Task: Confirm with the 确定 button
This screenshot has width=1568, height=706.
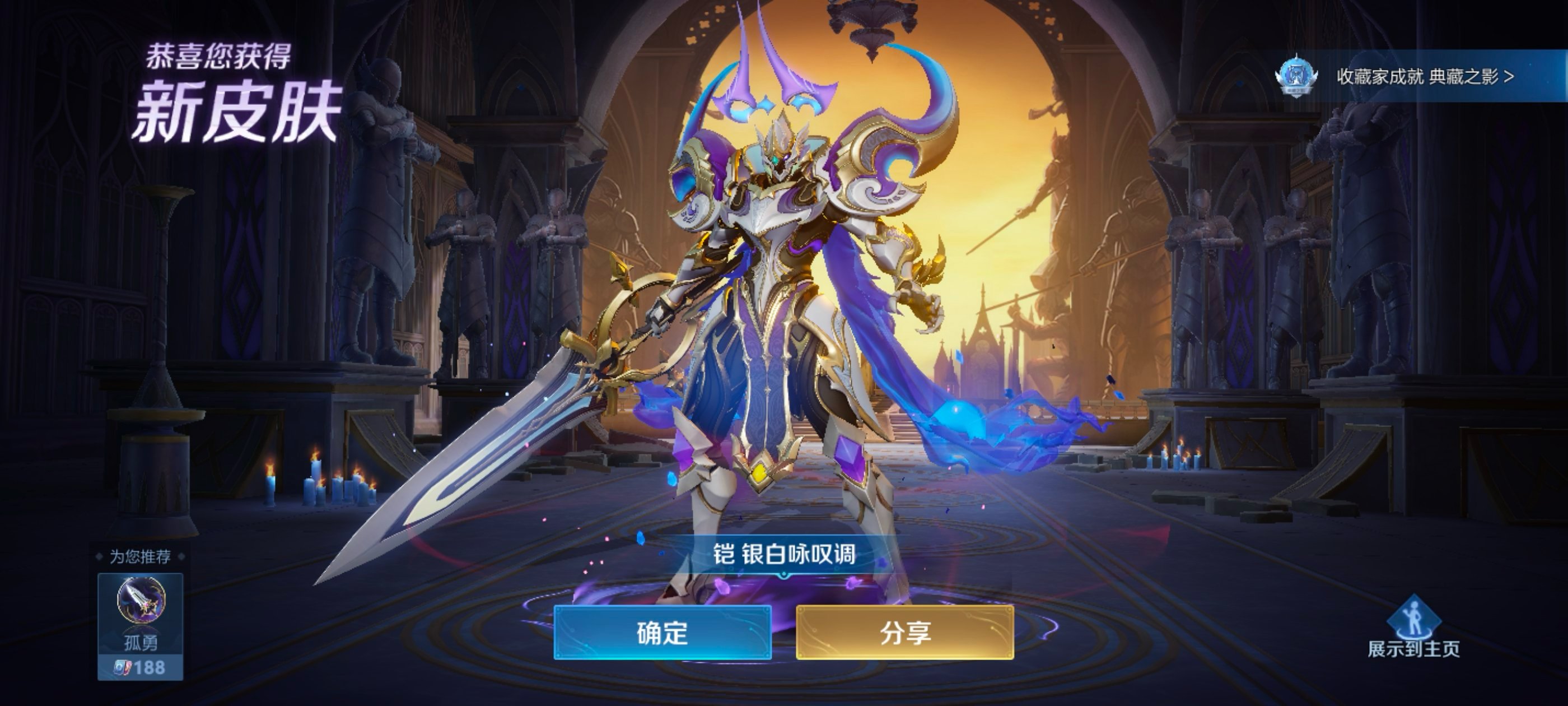Action: (x=662, y=633)
